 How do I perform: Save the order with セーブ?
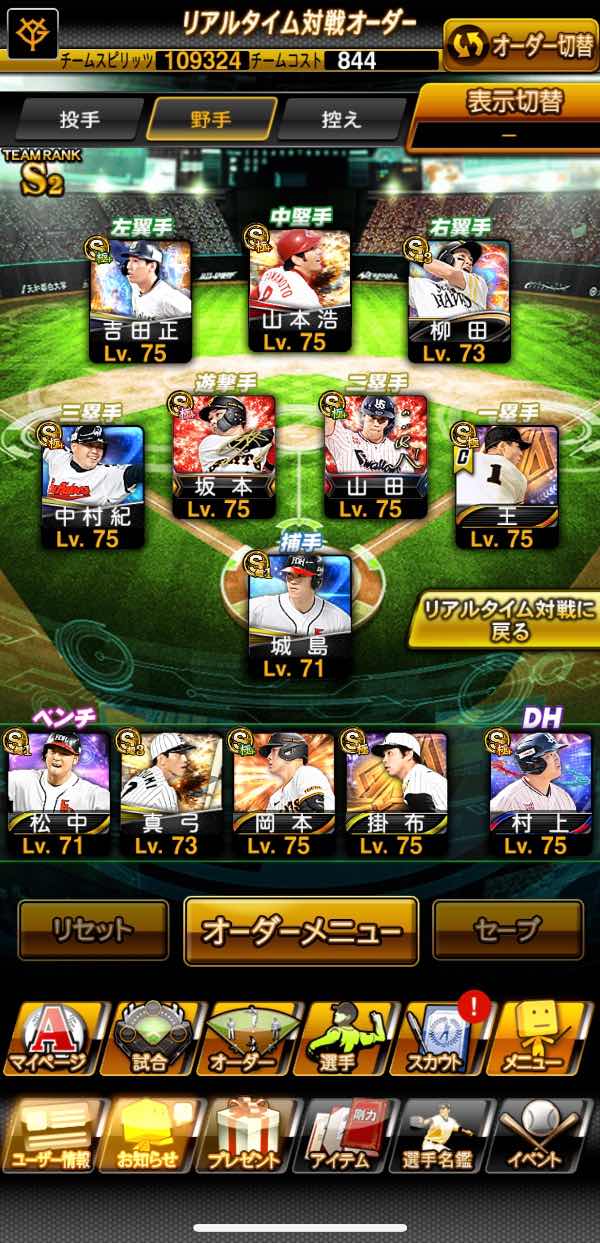[x=507, y=930]
